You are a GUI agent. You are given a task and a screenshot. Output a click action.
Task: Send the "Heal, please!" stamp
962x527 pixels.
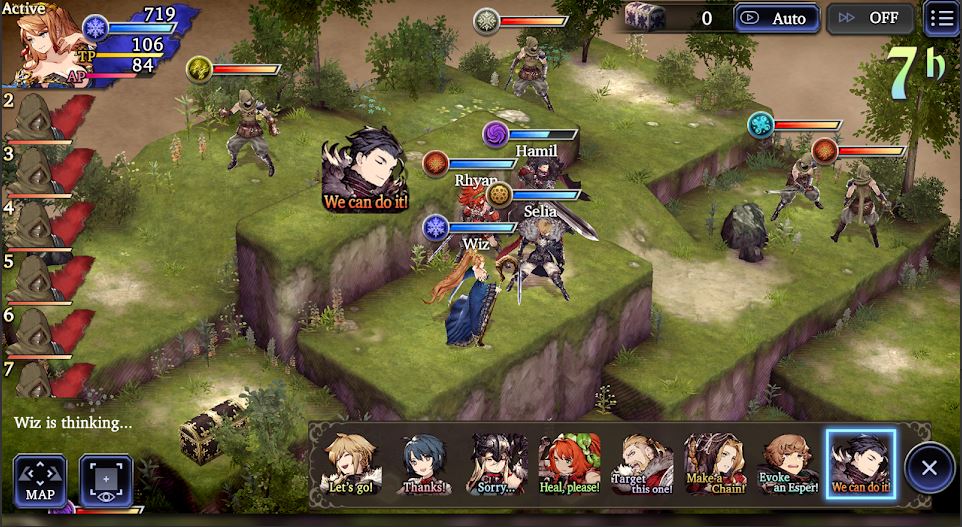tap(570, 465)
